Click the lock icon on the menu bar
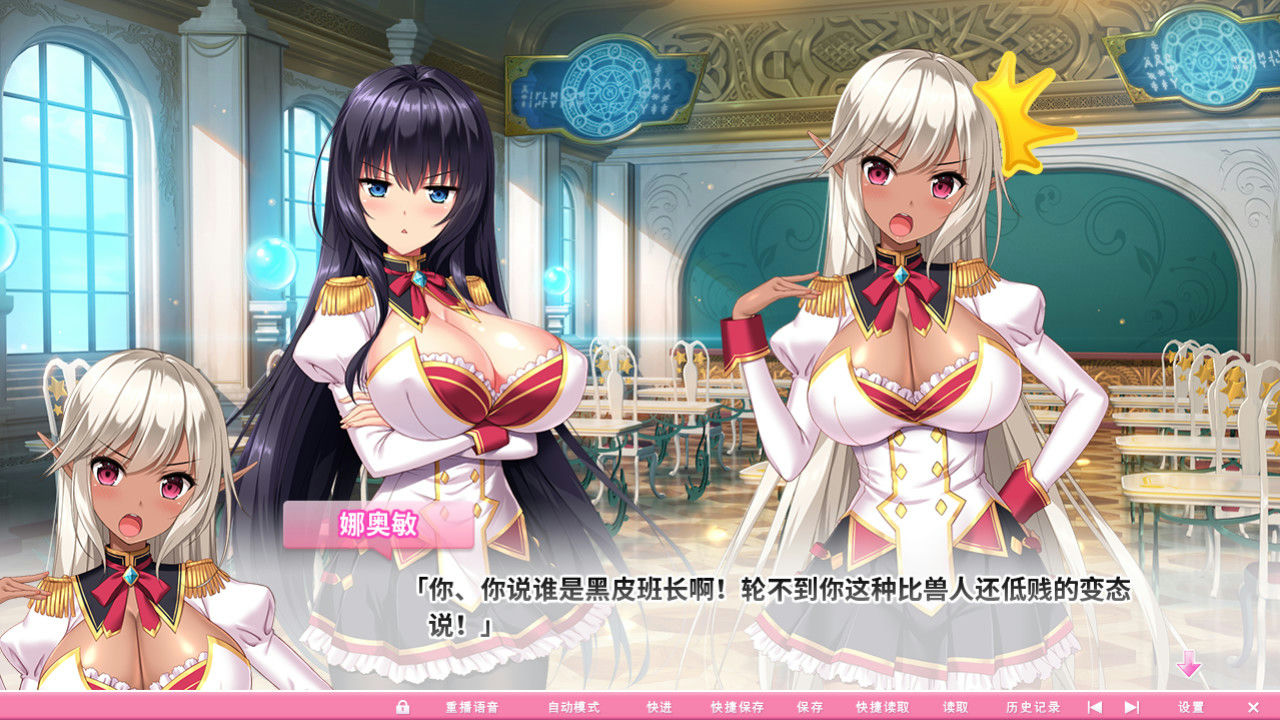Viewport: 1280px width, 720px height. [403, 705]
